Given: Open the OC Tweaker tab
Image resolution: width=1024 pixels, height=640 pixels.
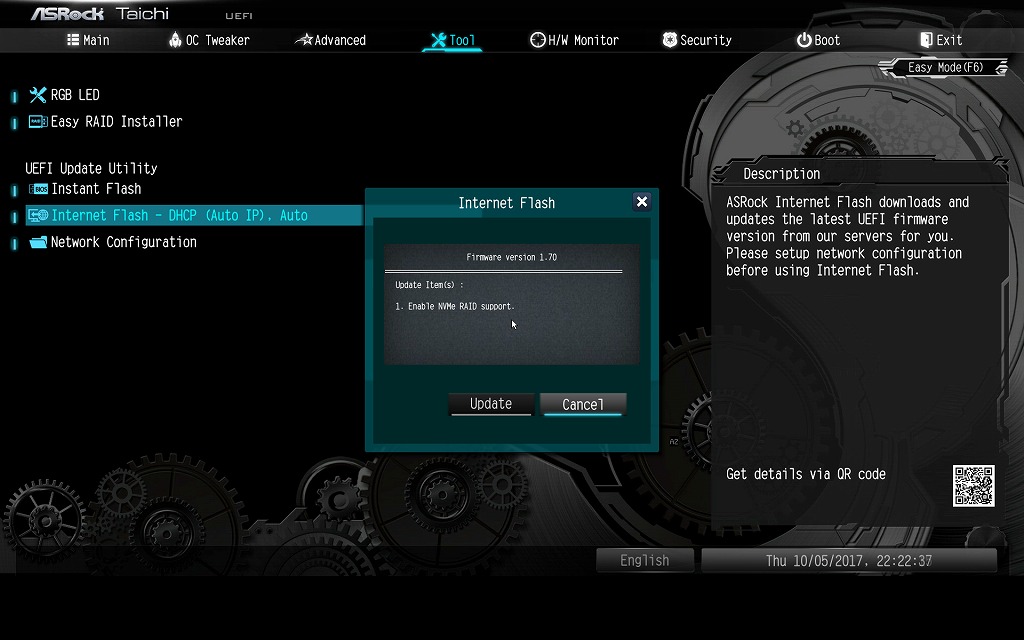Looking at the screenshot, I should pyautogui.click(x=209, y=40).
